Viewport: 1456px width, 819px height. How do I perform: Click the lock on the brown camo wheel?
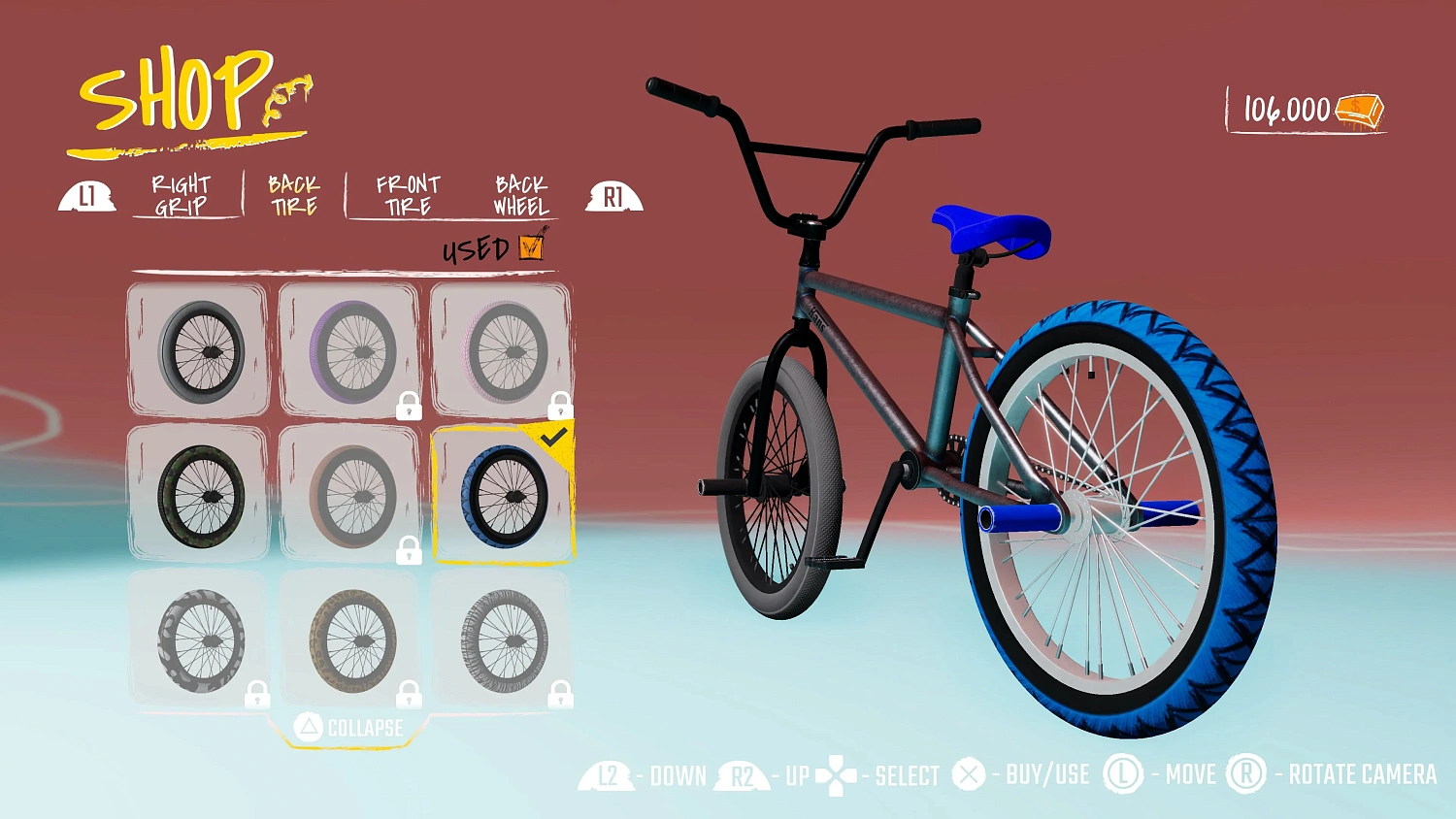click(409, 696)
